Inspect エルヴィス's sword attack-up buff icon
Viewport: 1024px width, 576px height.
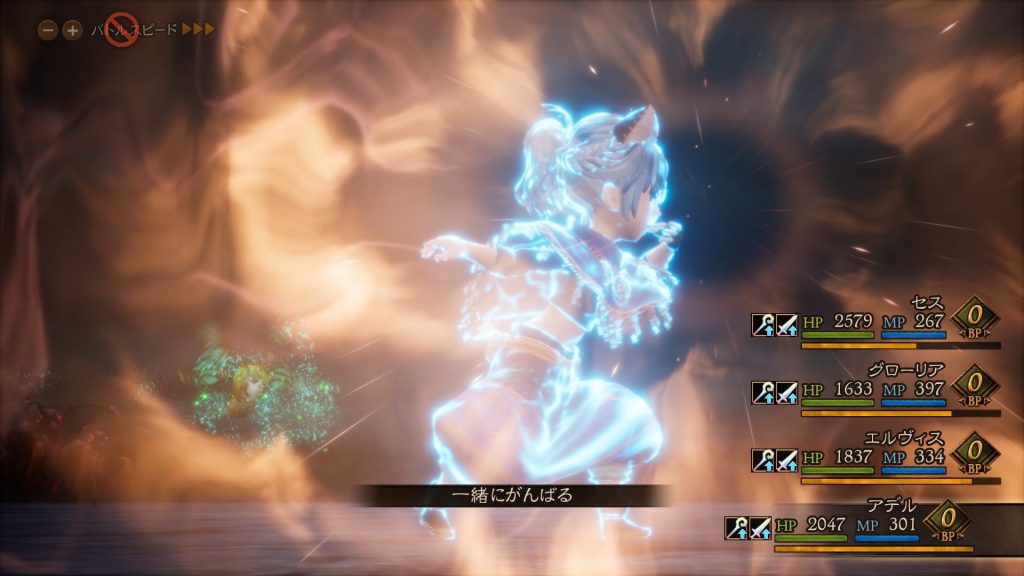(787, 459)
